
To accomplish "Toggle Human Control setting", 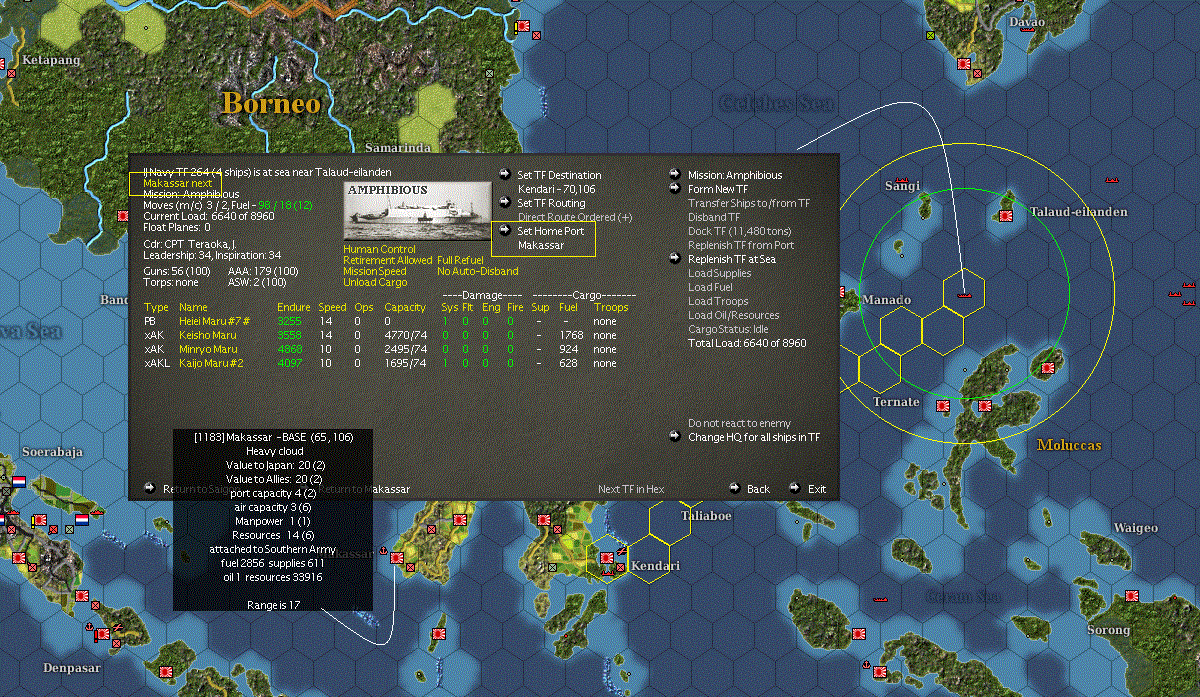I will [377, 249].
